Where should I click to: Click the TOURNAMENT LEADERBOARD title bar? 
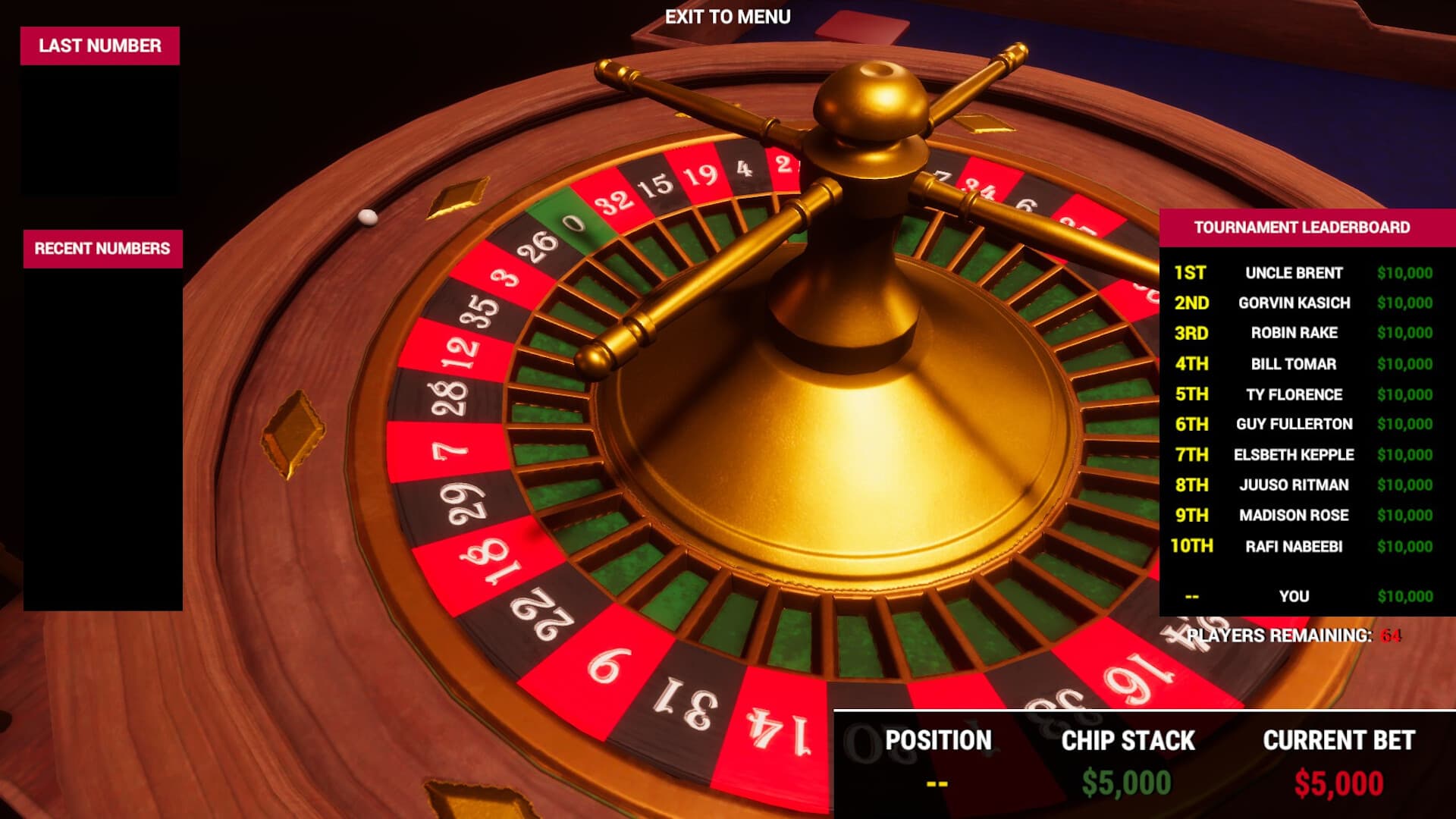point(1301,226)
